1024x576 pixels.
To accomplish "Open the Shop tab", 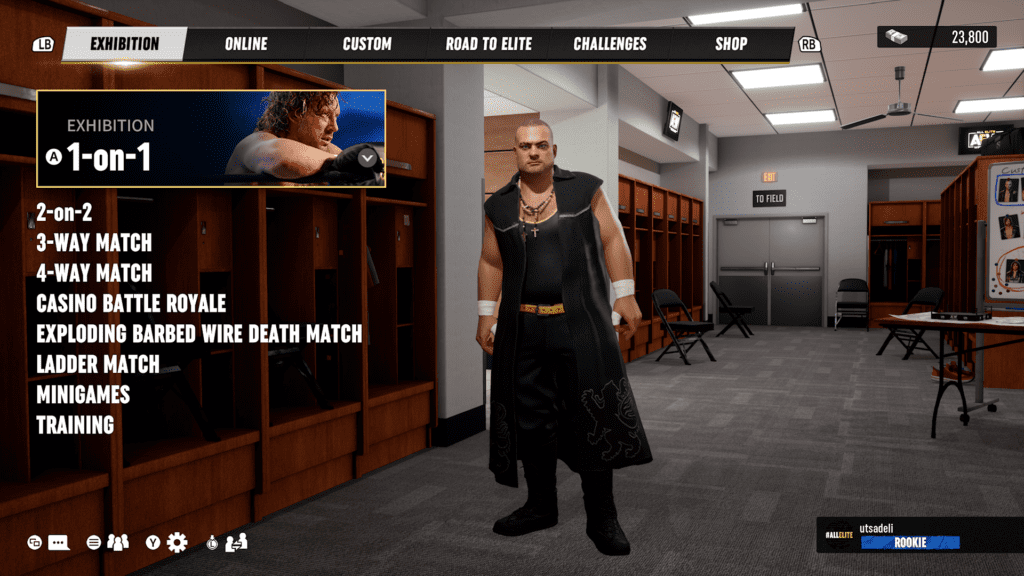I will click(x=731, y=44).
